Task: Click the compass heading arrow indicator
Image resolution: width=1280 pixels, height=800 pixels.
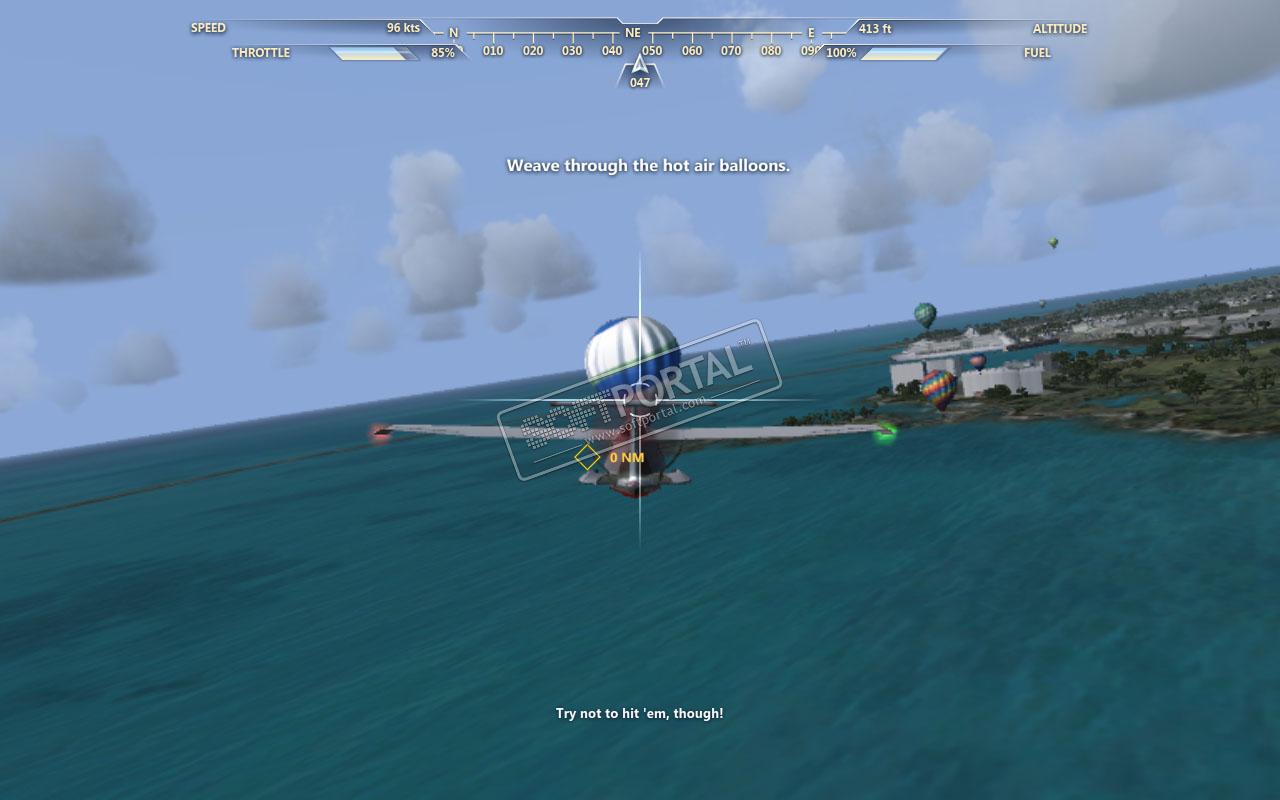Action: point(639,66)
